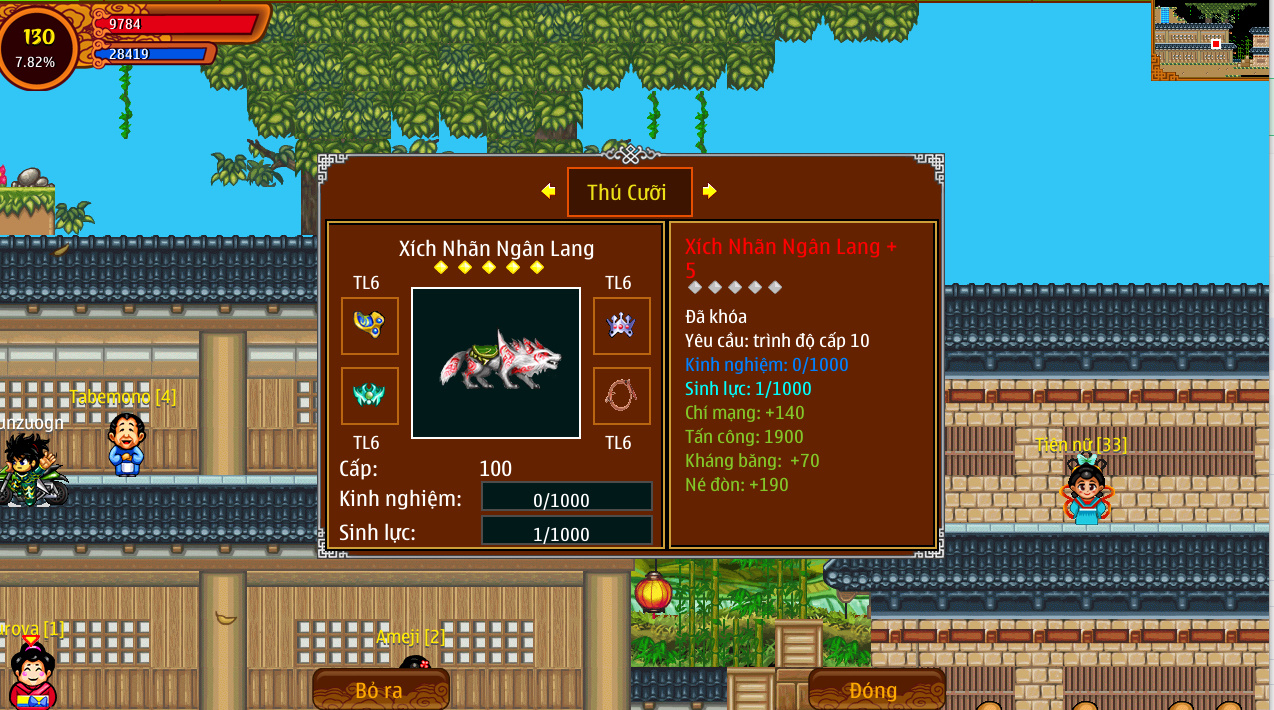Image resolution: width=1274 pixels, height=710 pixels.
Task: Select the Thú Cưỡi tab header
Action: click(x=629, y=192)
